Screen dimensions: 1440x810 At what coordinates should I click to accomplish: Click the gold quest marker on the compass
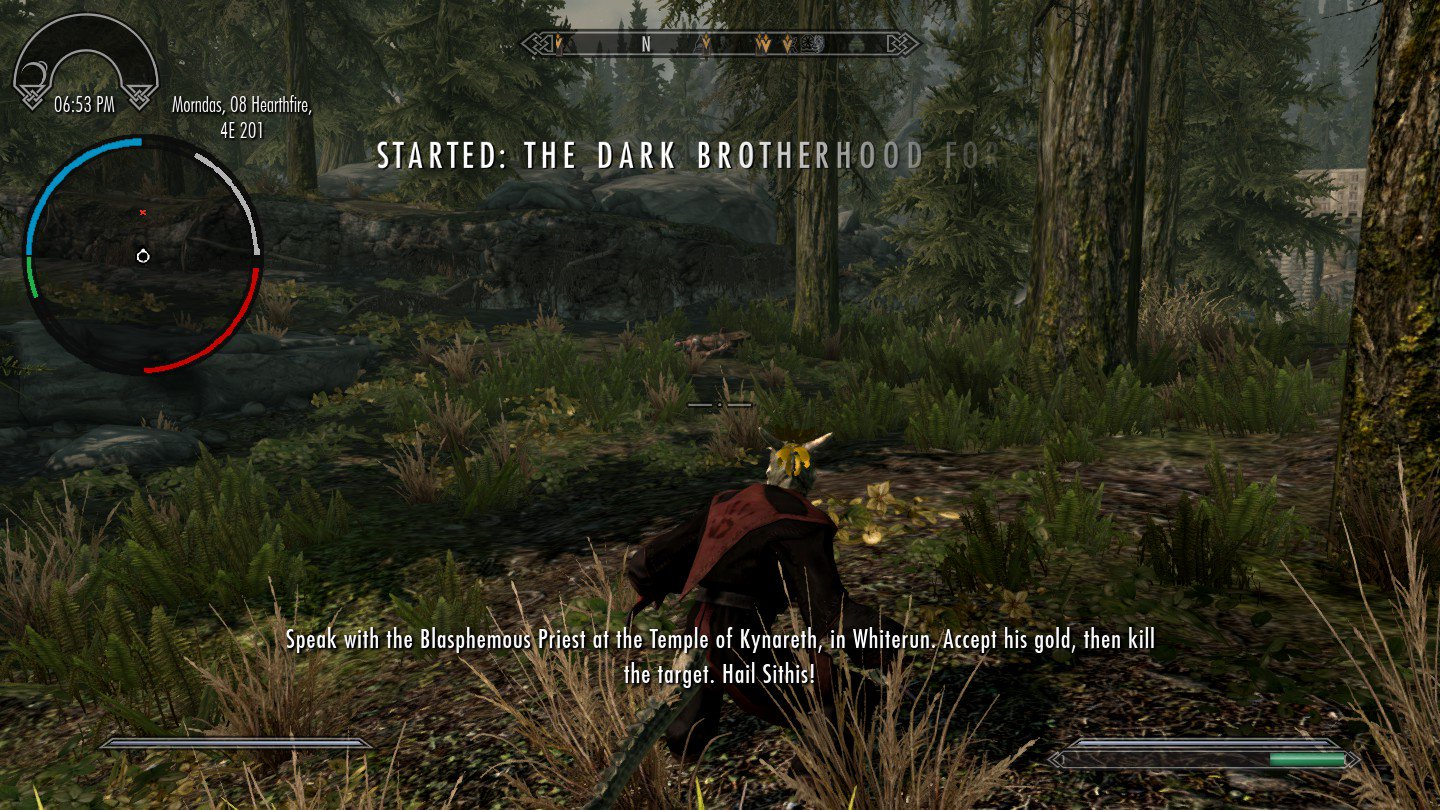[x=557, y=44]
